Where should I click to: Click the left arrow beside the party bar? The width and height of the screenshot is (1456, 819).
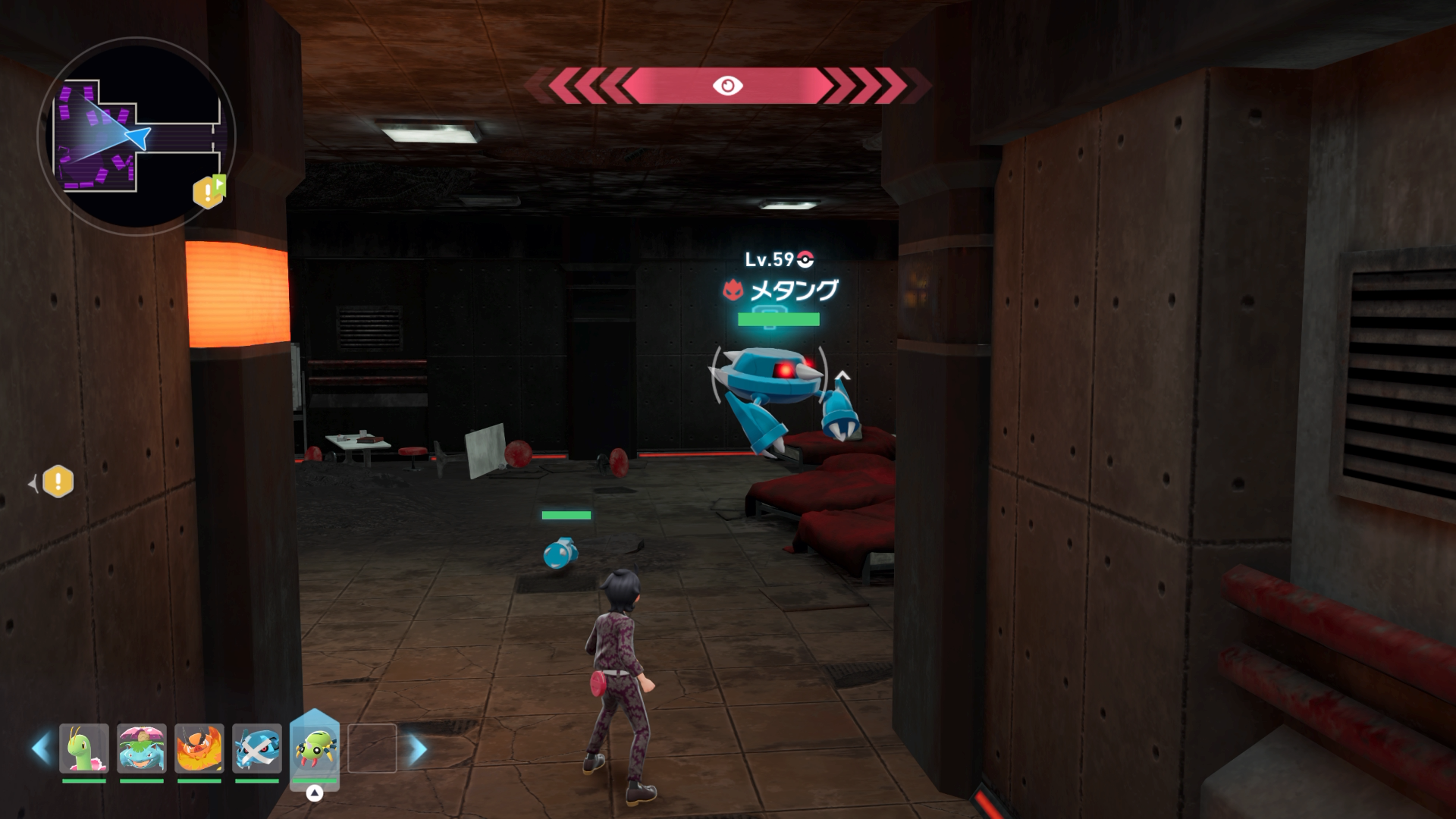41,748
